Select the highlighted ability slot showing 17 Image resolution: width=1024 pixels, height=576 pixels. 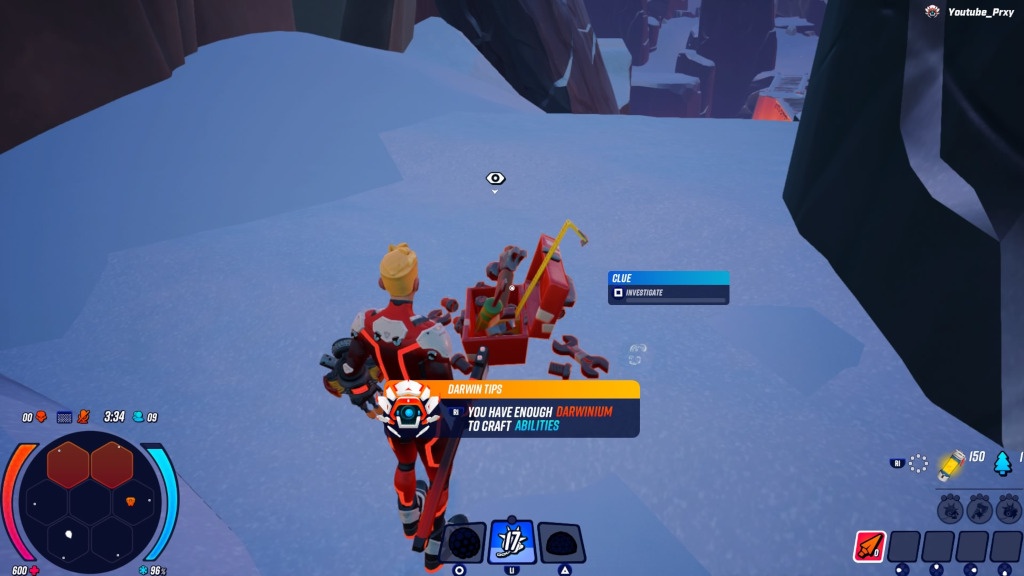coord(512,542)
